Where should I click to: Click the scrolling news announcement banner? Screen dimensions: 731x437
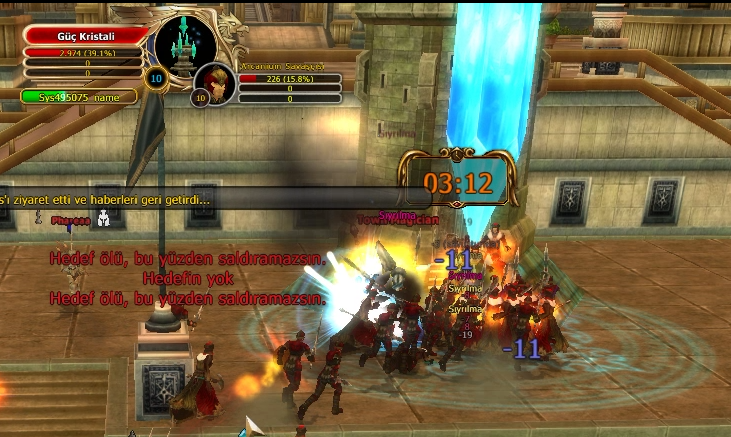pos(200,199)
